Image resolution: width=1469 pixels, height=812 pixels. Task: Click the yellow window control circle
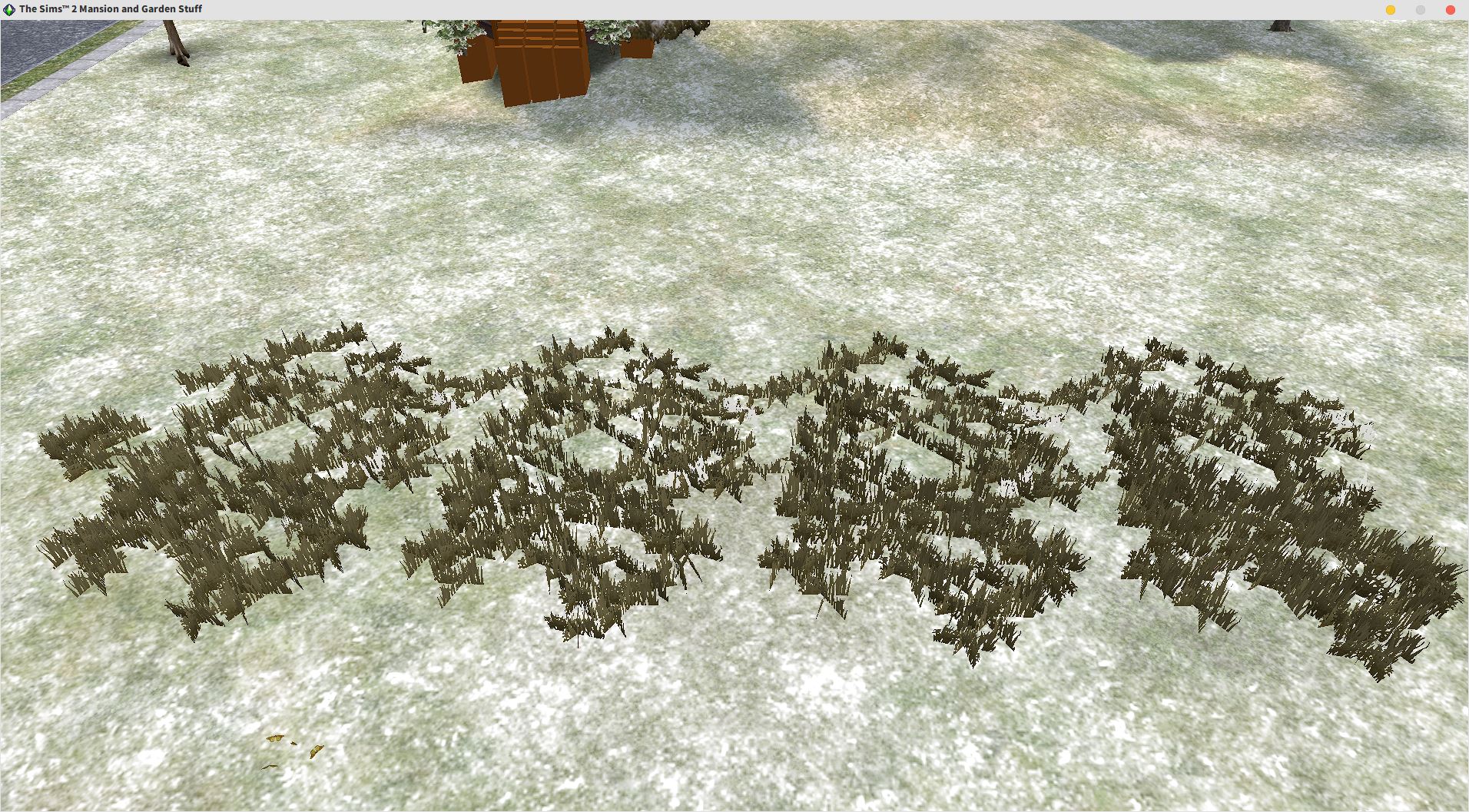pyautogui.click(x=1391, y=10)
